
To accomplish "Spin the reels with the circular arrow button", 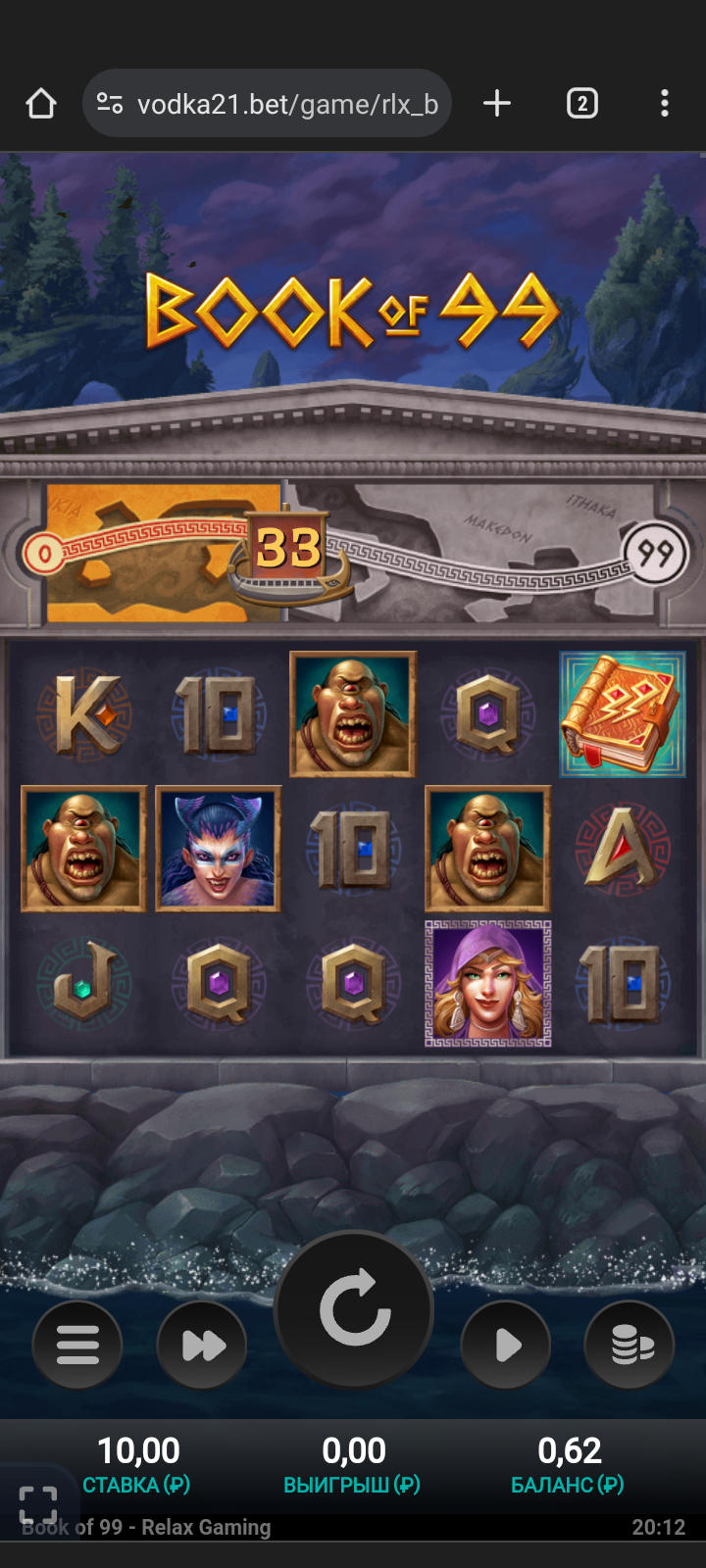I will point(354,1308).
